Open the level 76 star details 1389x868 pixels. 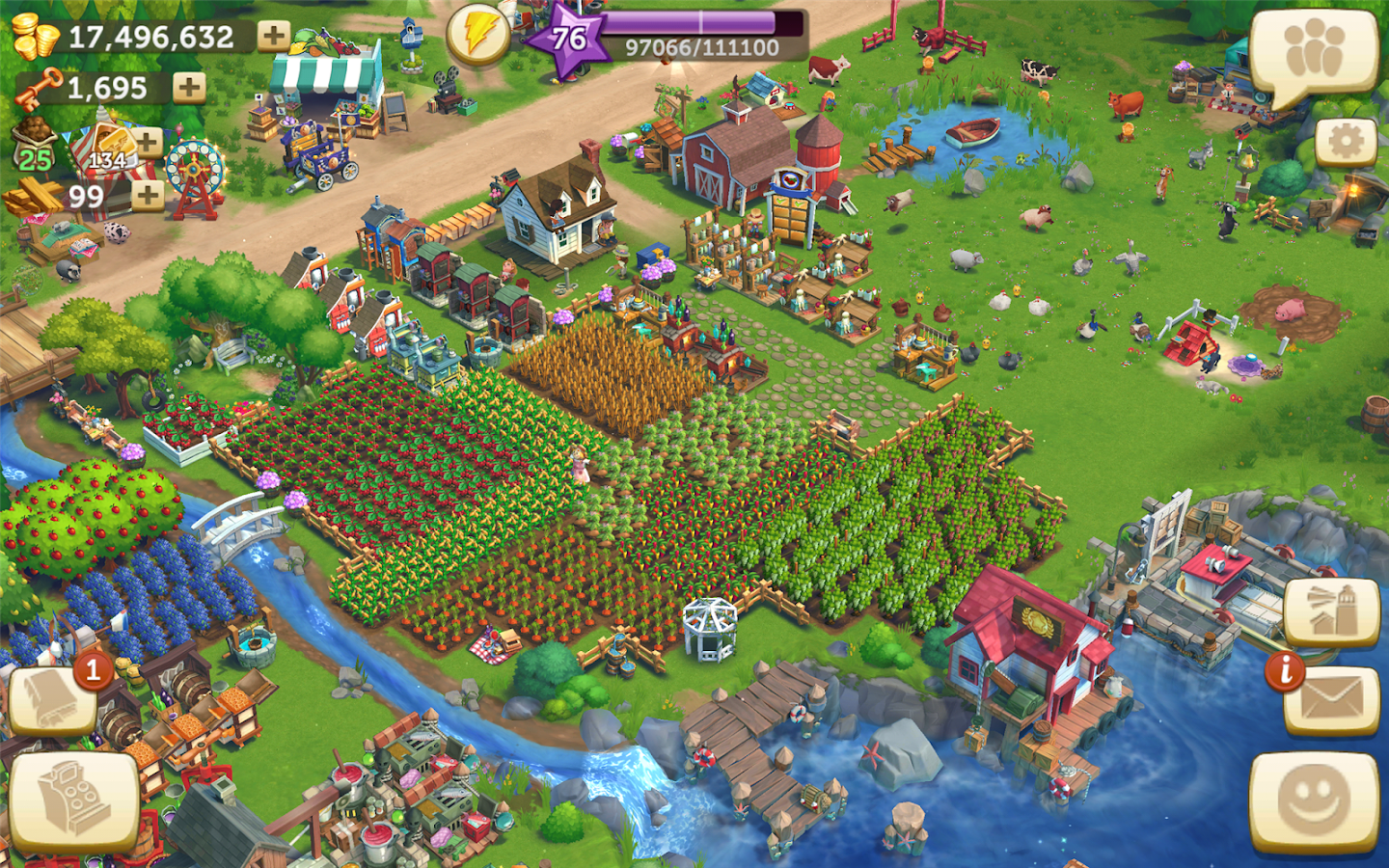(x=569, y=39)
